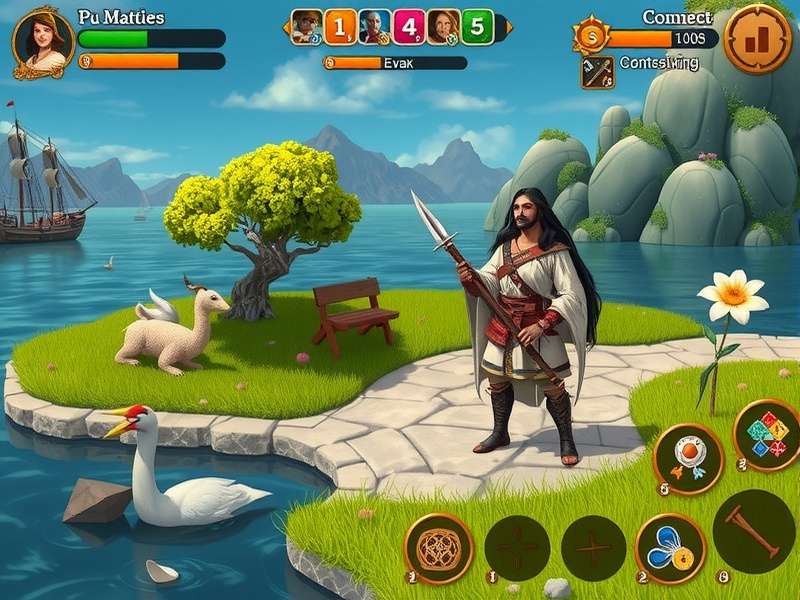Use the blue feather and coin ability
This screenshot has width=800, height=600.
pos(670,548)
